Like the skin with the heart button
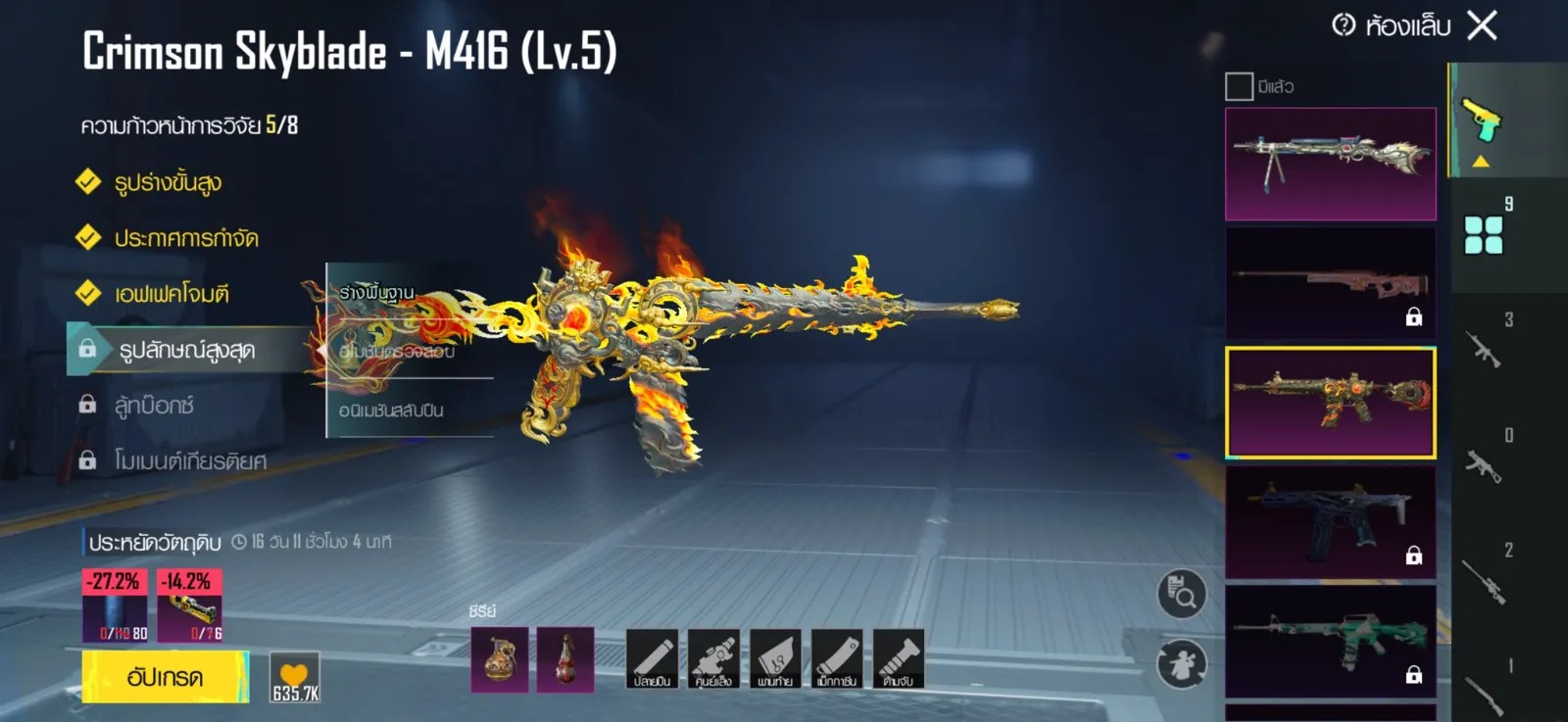 point(294,677)
